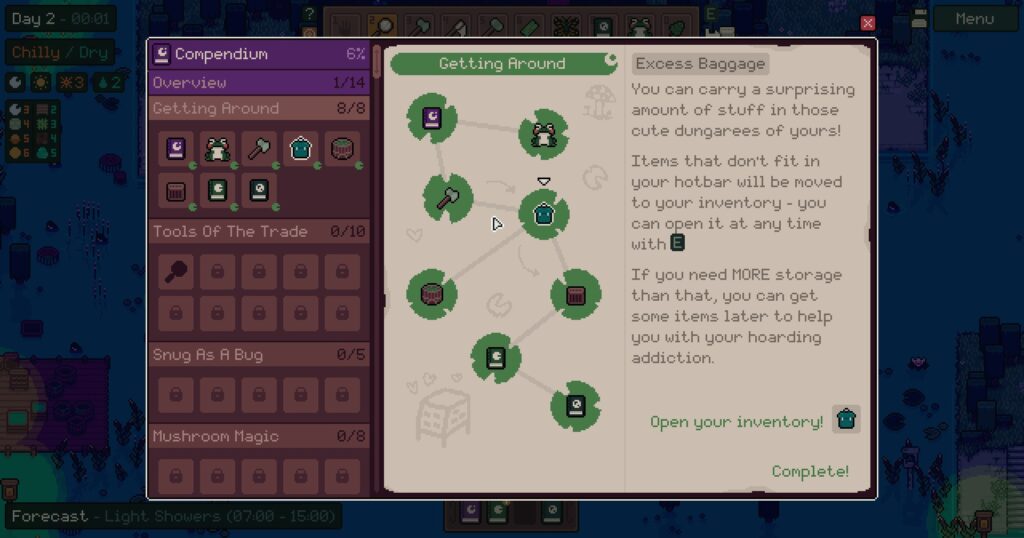Pick the axe entry in the left list
The image size is (1024, 538).
pyautogui.click(x=259, y=149)
